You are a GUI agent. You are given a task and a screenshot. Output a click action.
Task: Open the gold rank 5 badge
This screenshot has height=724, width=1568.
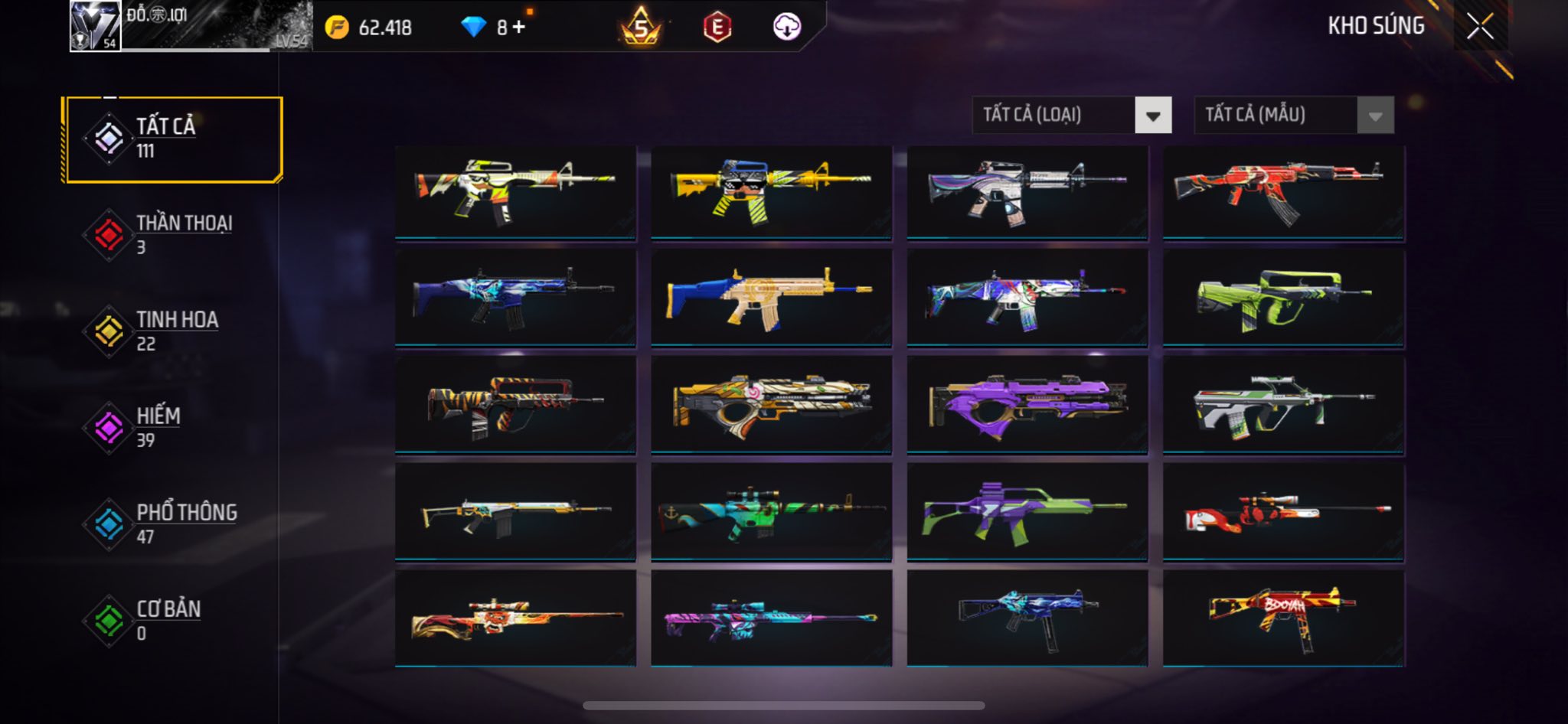tap(641, 28)
